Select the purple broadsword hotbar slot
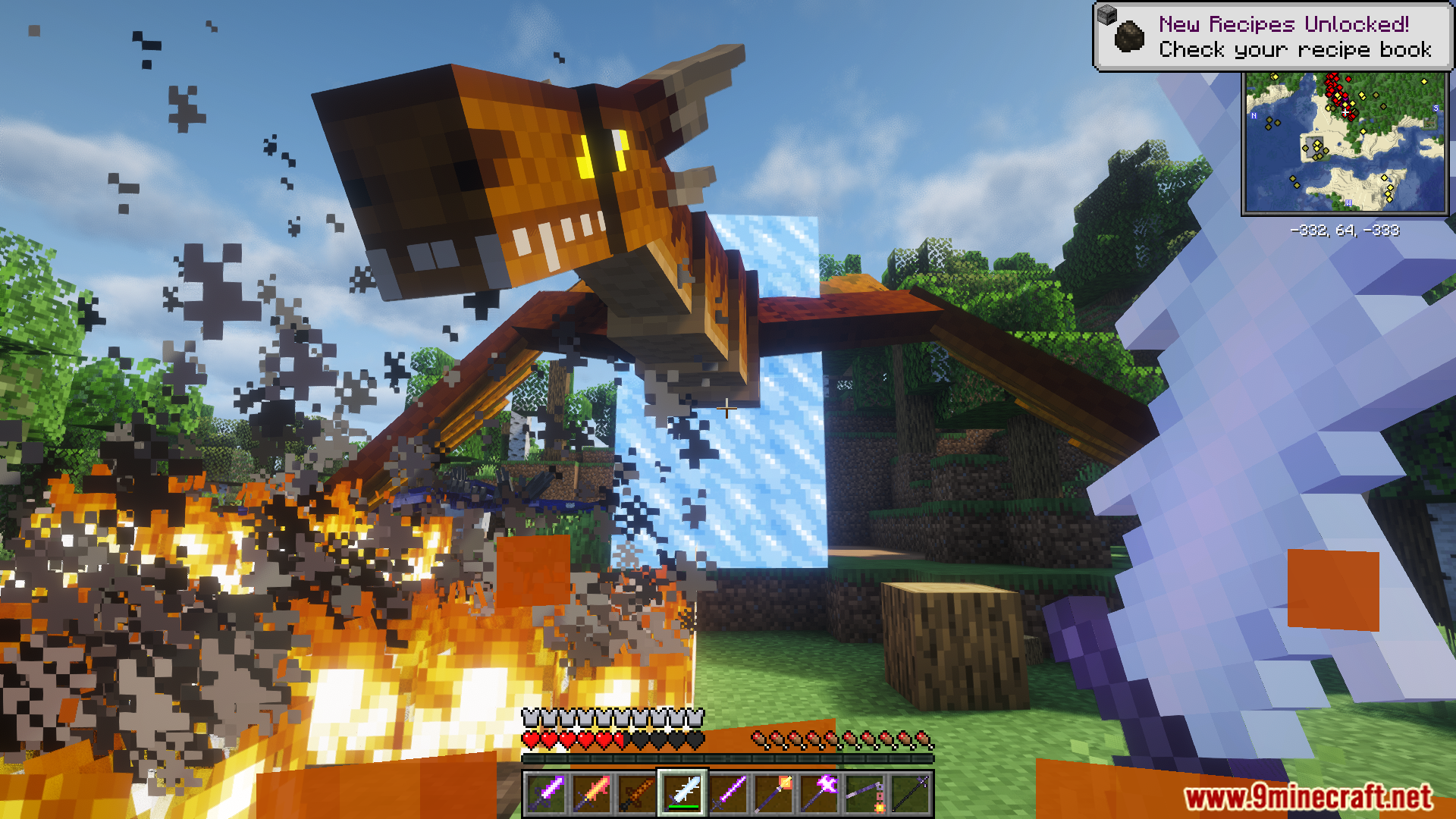 pyautogui.click(x=546, y=793)
